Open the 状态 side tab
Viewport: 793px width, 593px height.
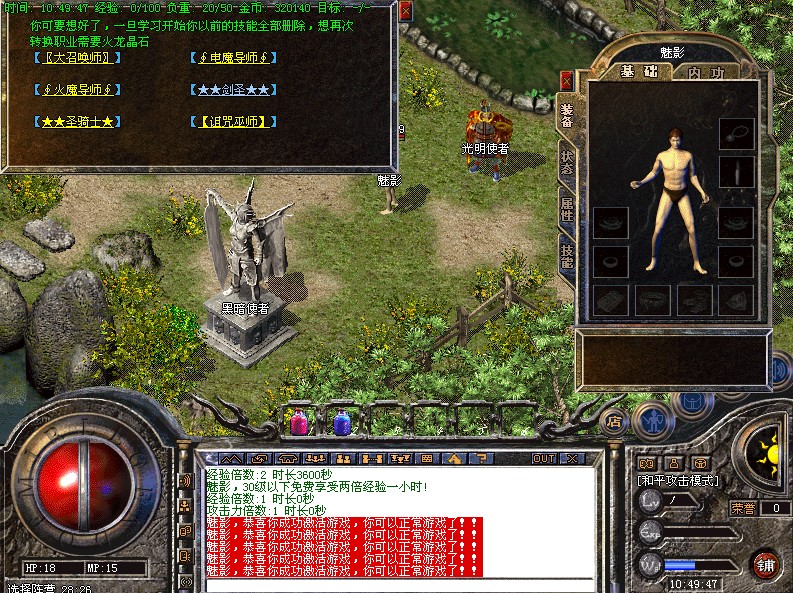567,164
